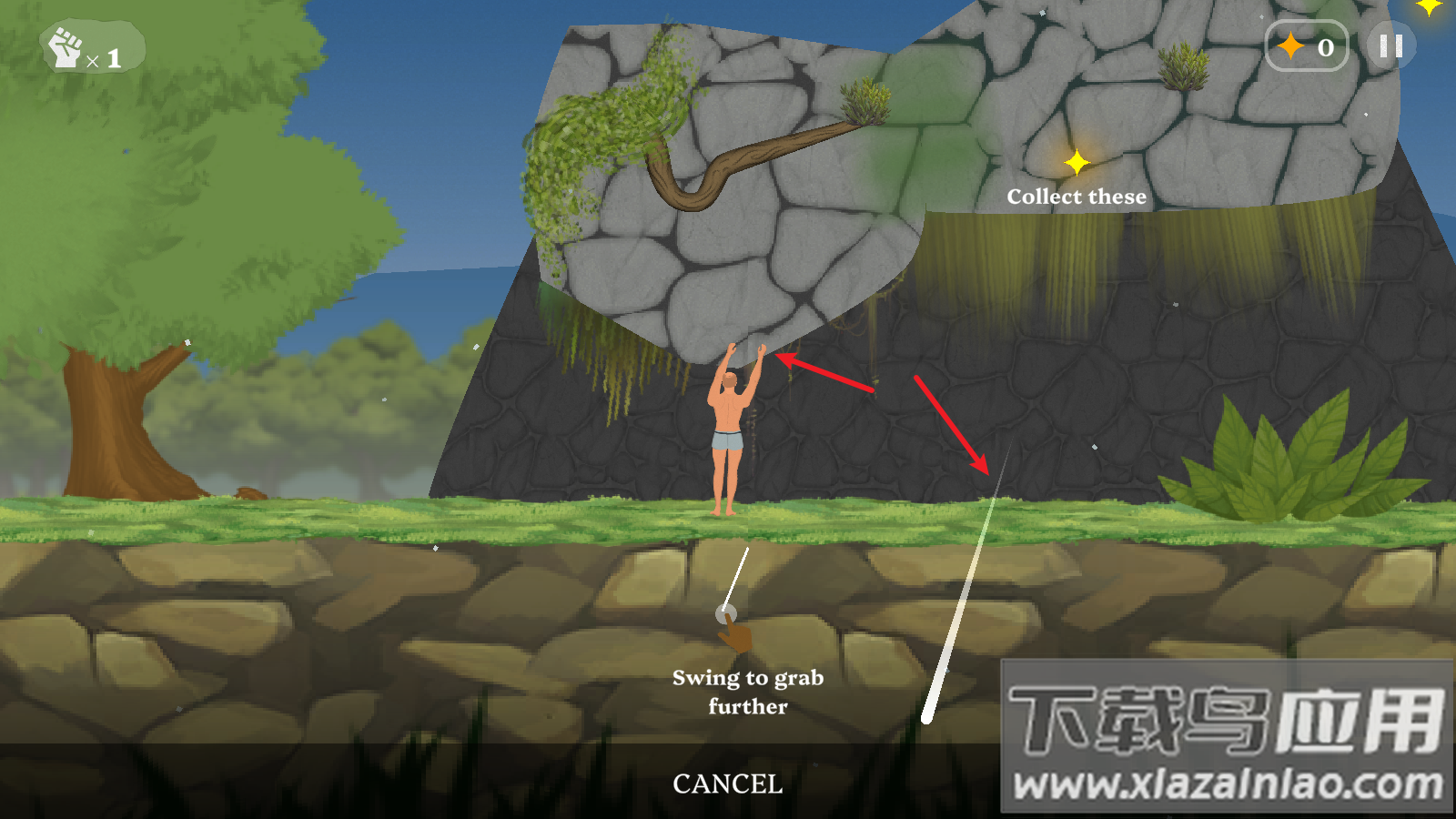Cancel the swing tutorial
1456x819 pixels.
727,784
